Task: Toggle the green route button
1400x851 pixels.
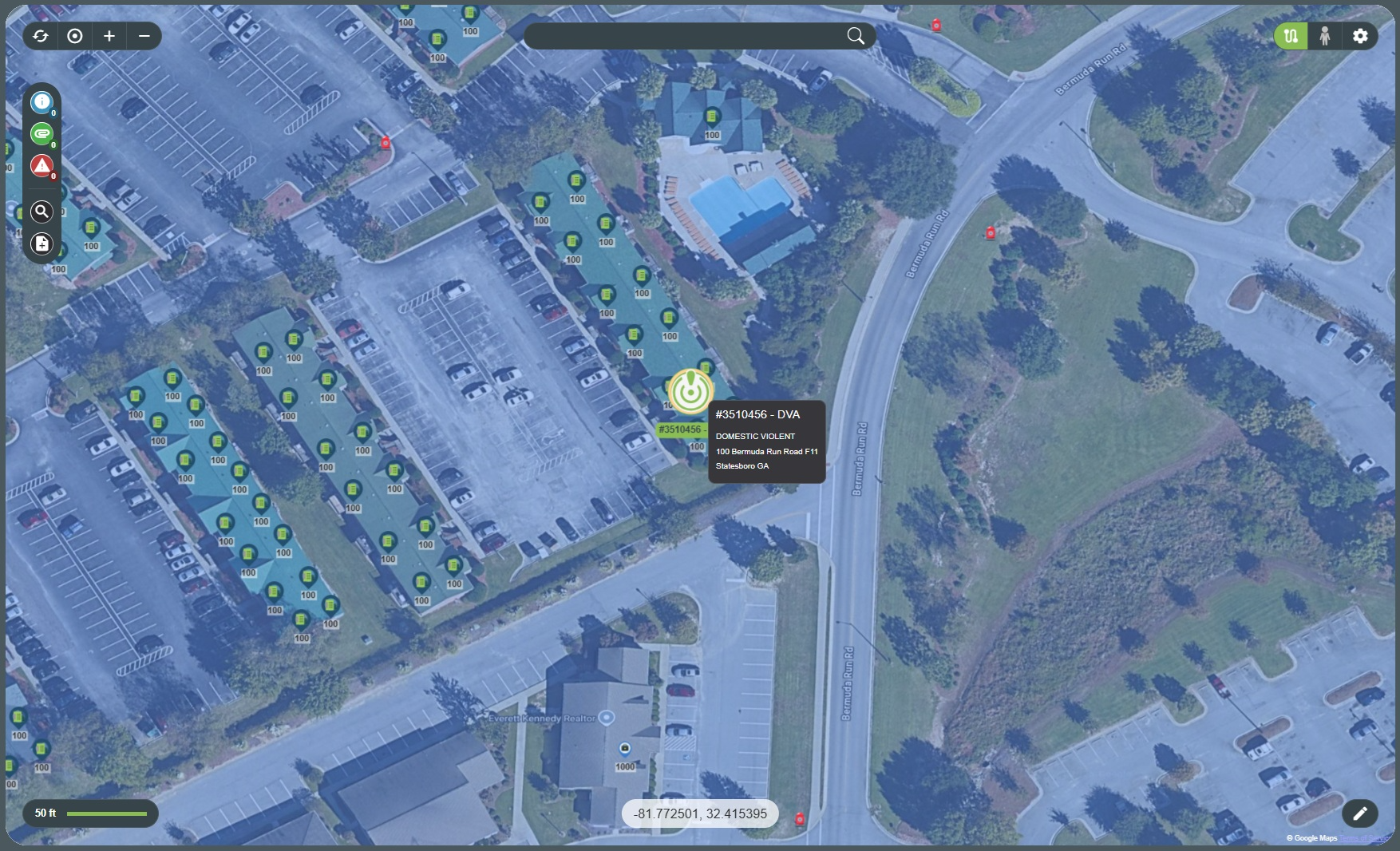Action: 1291,36
